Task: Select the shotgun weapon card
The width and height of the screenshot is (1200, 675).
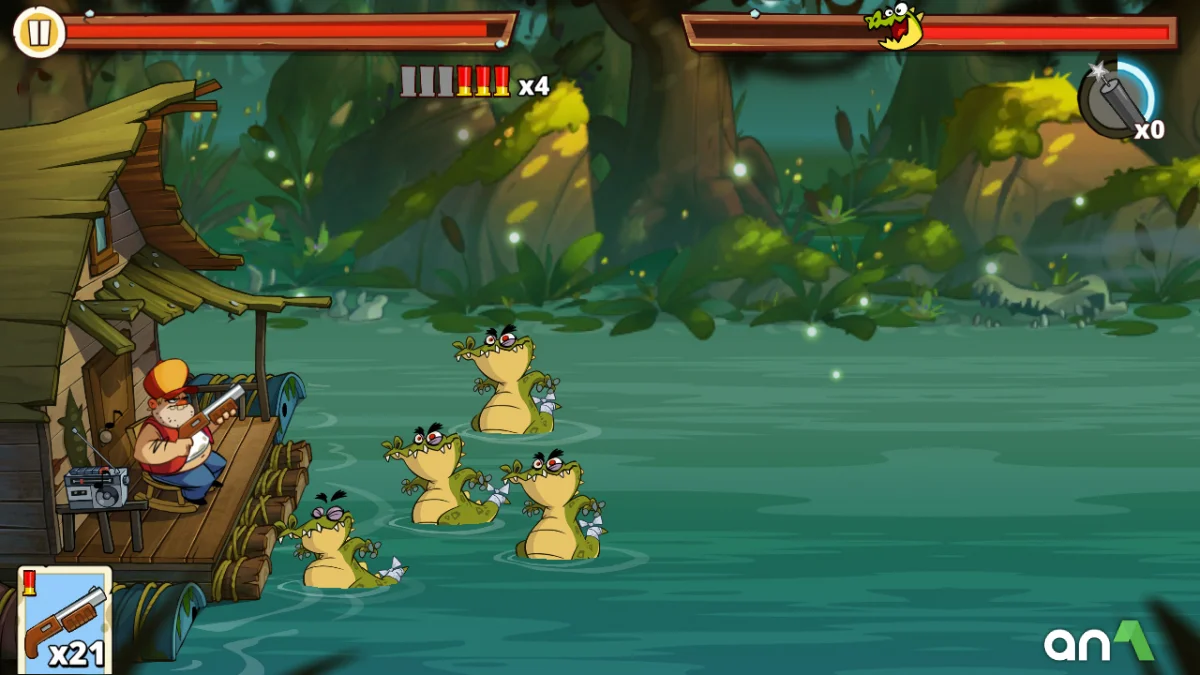Action: pyautogui.click(x=66, y=621)
